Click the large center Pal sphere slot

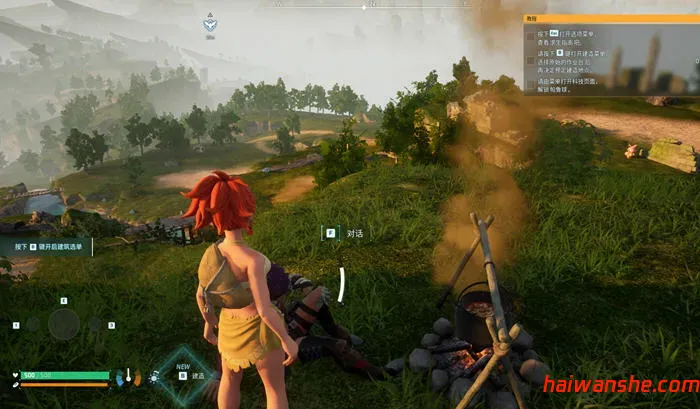pos(64,323)
